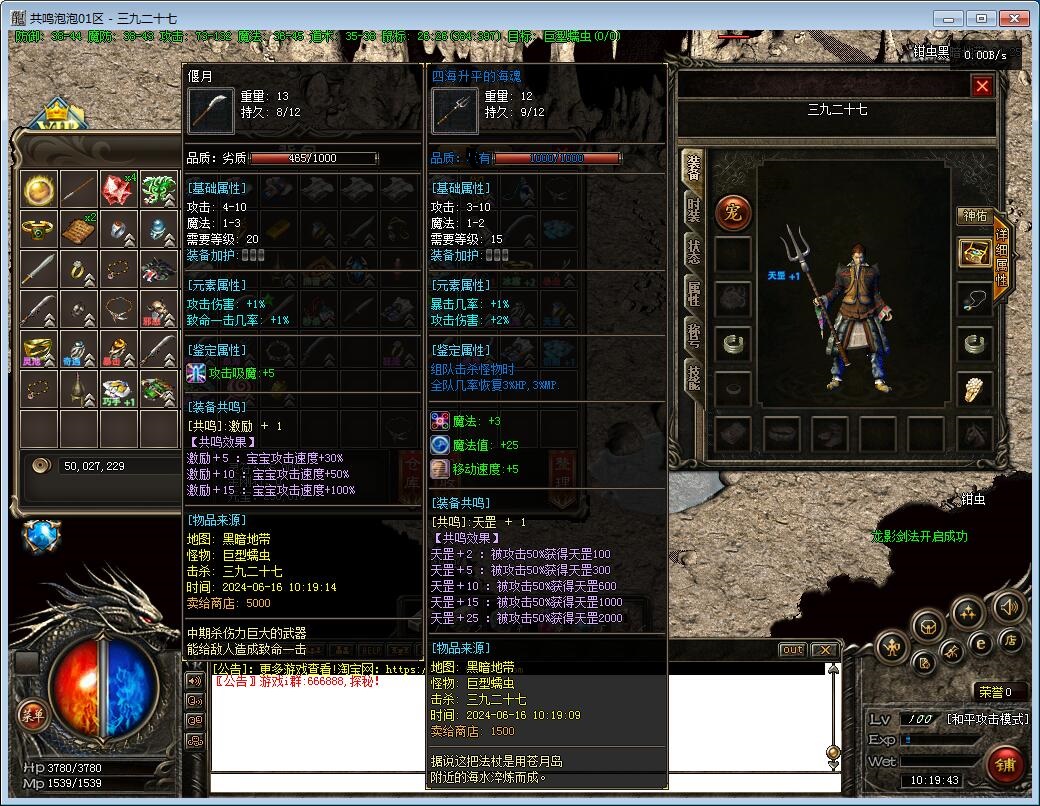Open the 神佑 blessing button
Viewport: 1040px width, 806px height.
pos(974,215)
